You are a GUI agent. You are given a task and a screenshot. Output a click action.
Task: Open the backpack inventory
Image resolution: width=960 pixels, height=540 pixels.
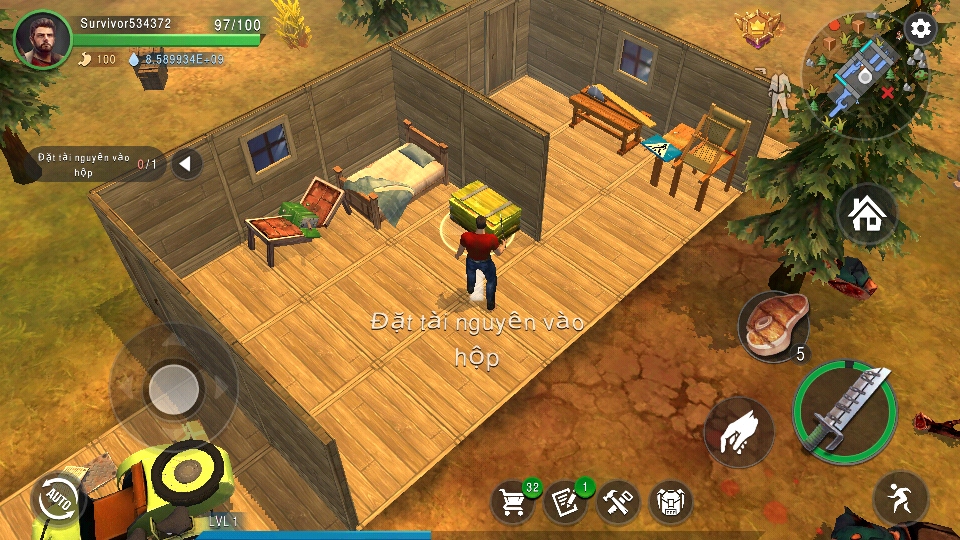[670, 501]
